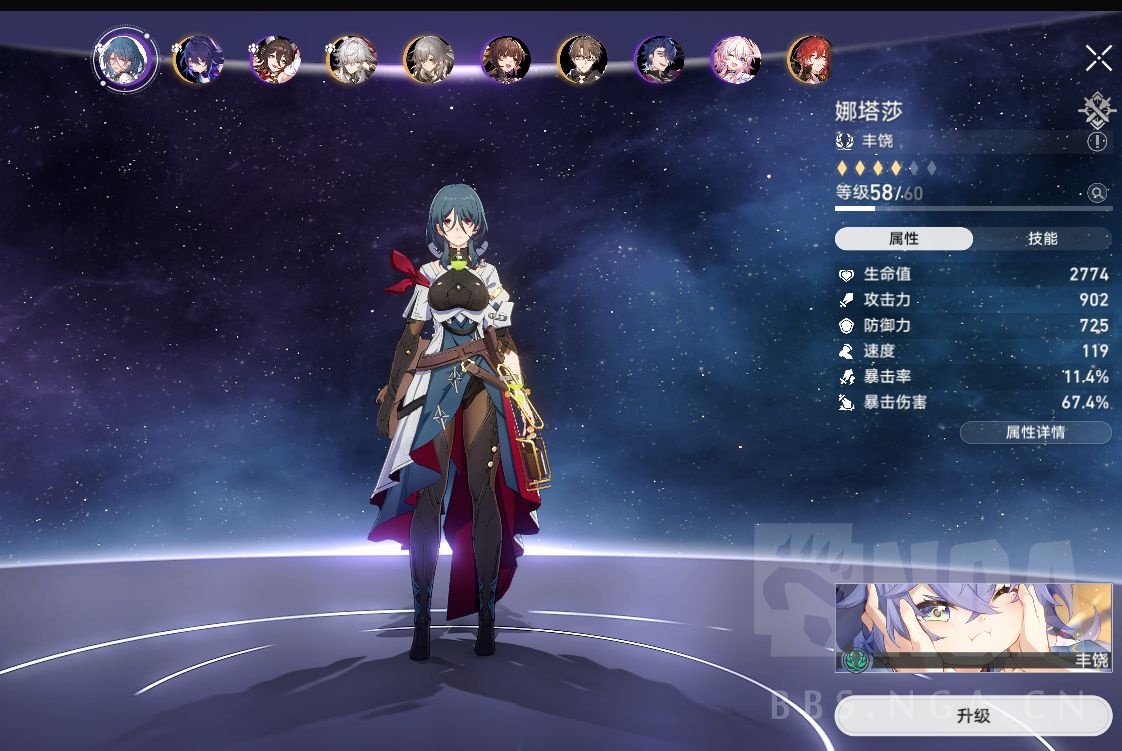Switch to the 技能 tab
Screen dimensions: 1122x751
point(1042,239)
